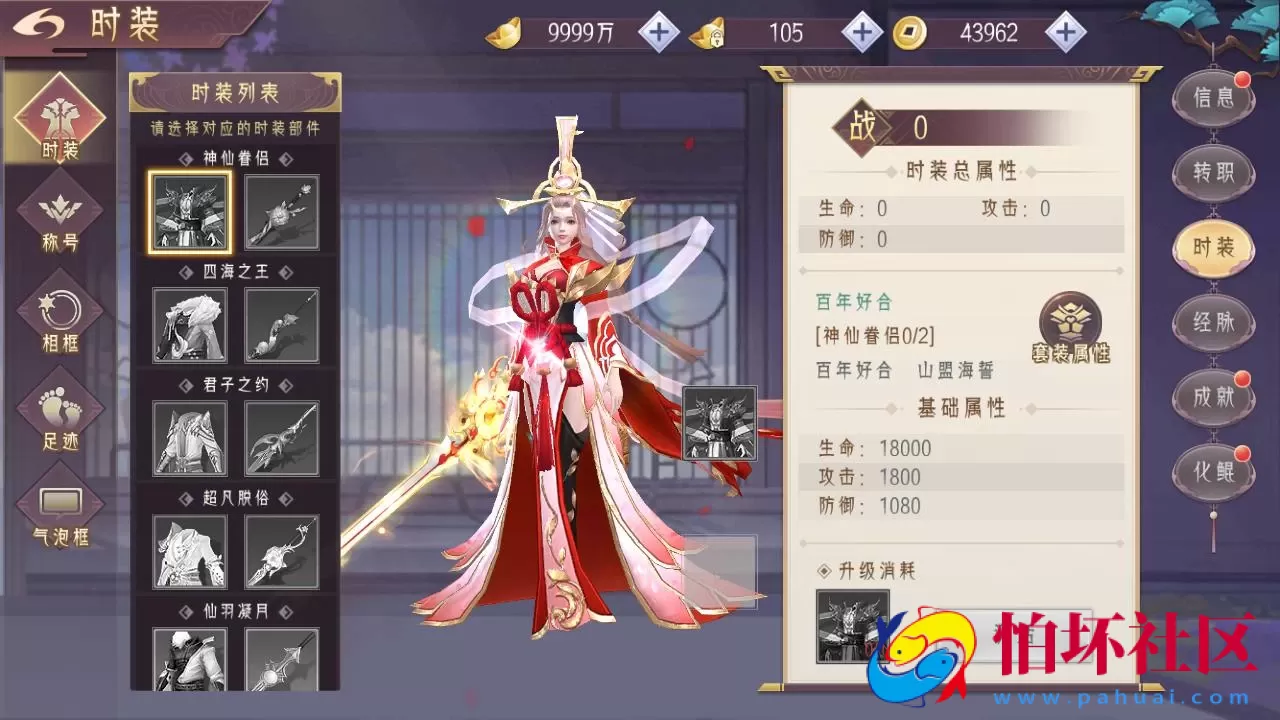The image size is (1280, 720).
Task: Open the 经脉 meridian panel
Action: tap(1212, 323)
